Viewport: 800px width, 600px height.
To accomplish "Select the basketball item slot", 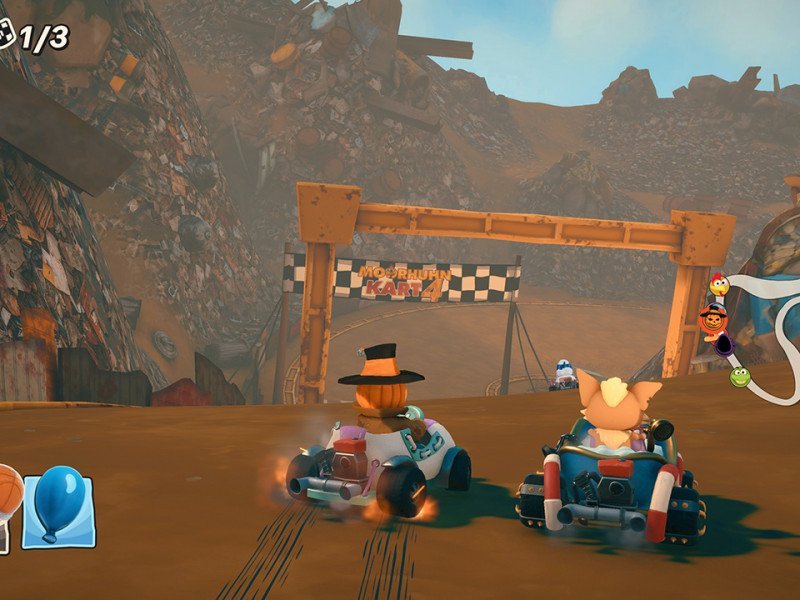I will point(8,497).
